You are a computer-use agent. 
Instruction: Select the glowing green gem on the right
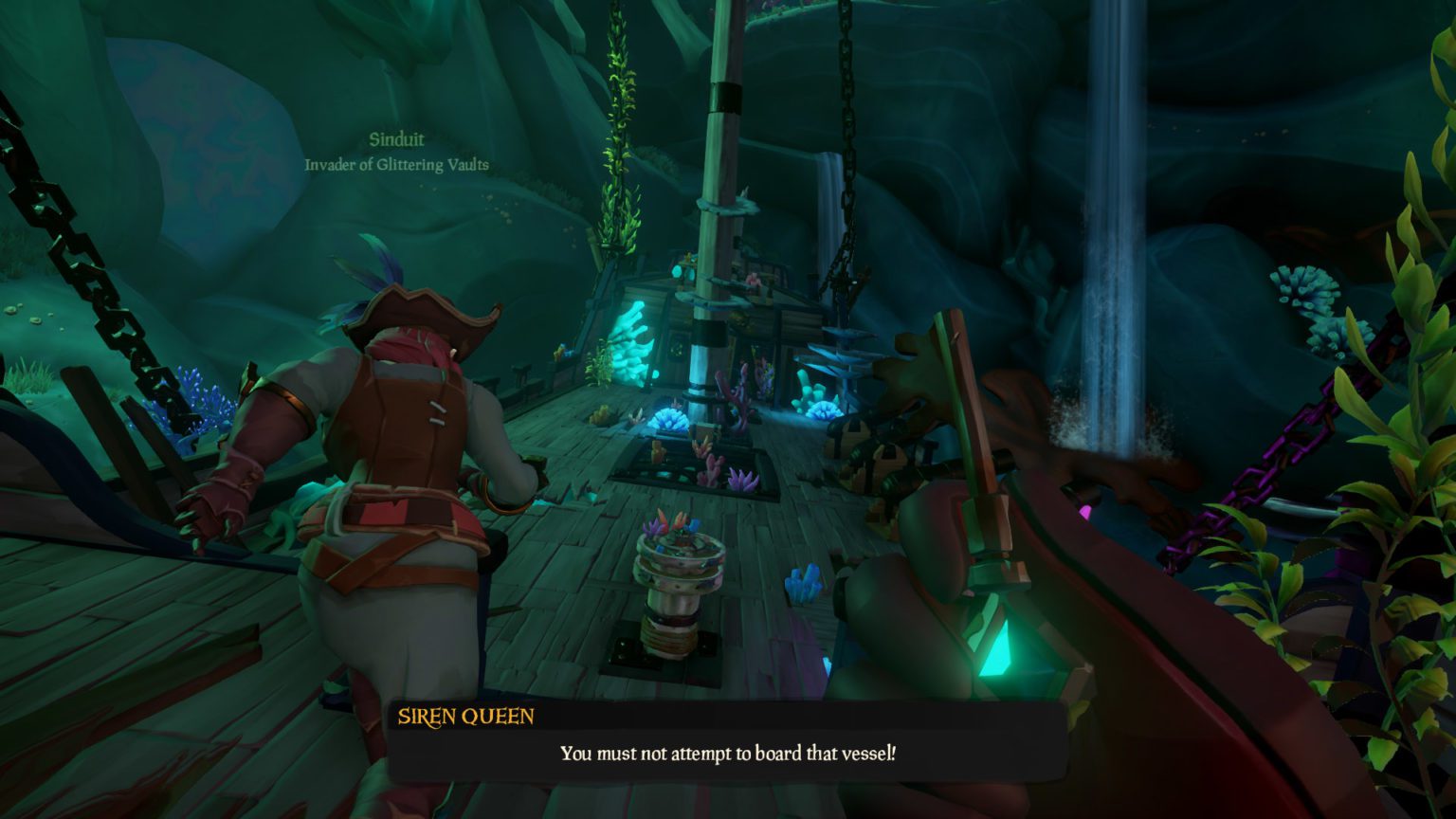1008,658
